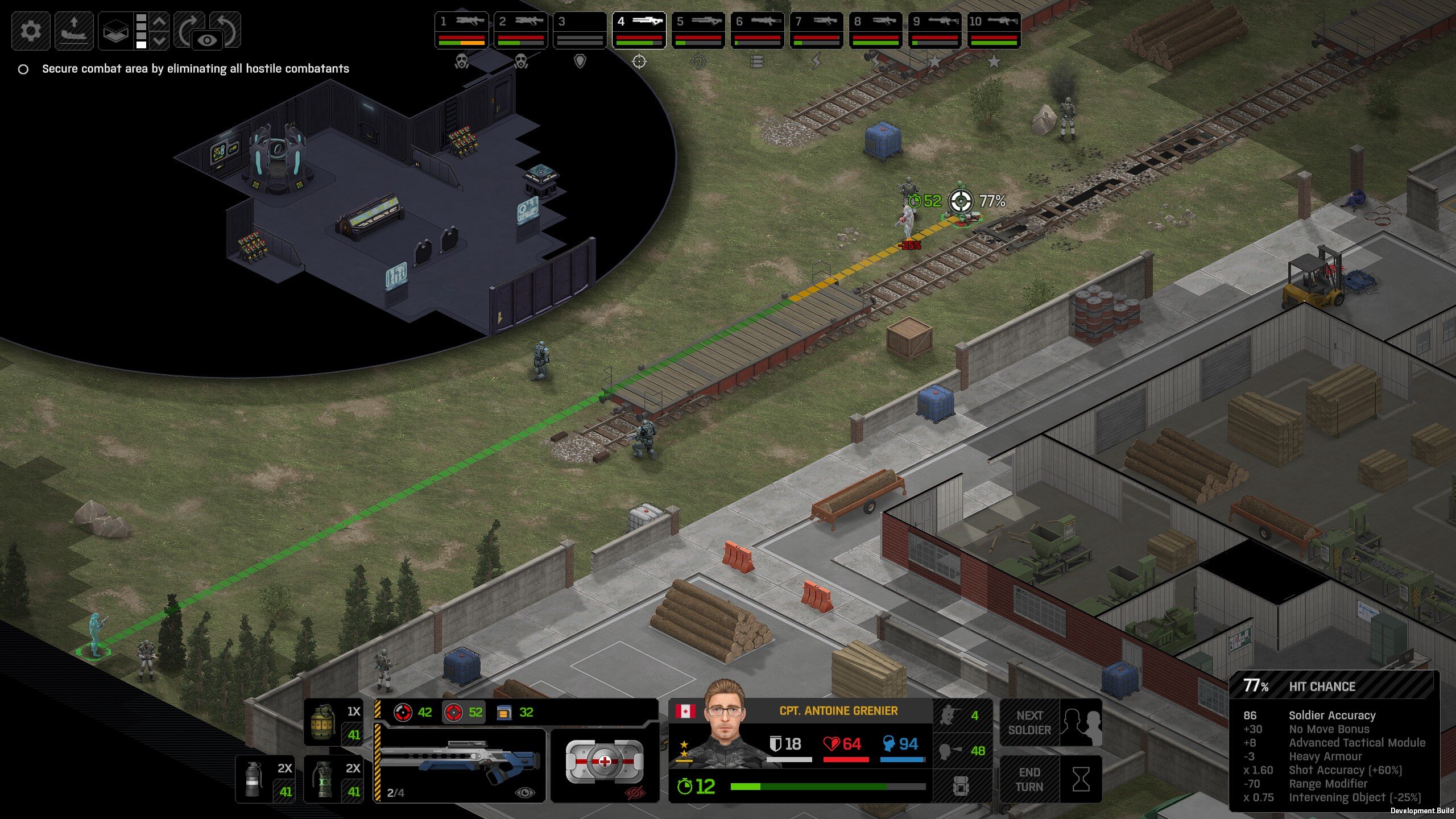Select the black smoke grenade slot
The width and height of the screenshot is (1456, 819).
[265, 779]
